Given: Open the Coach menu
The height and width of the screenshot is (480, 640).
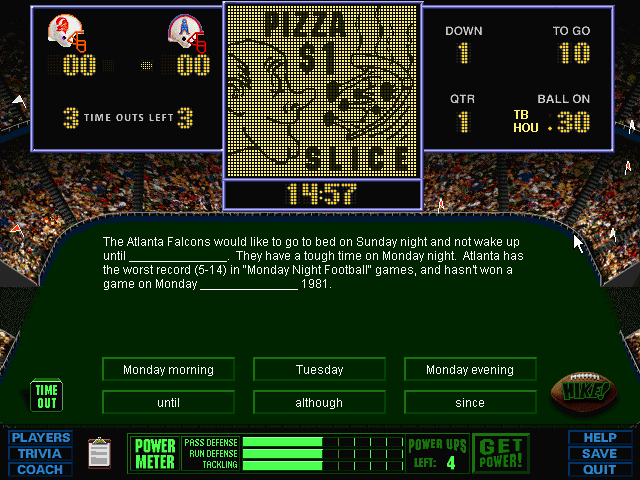Looking at the screenshot, I should point(41,469).
